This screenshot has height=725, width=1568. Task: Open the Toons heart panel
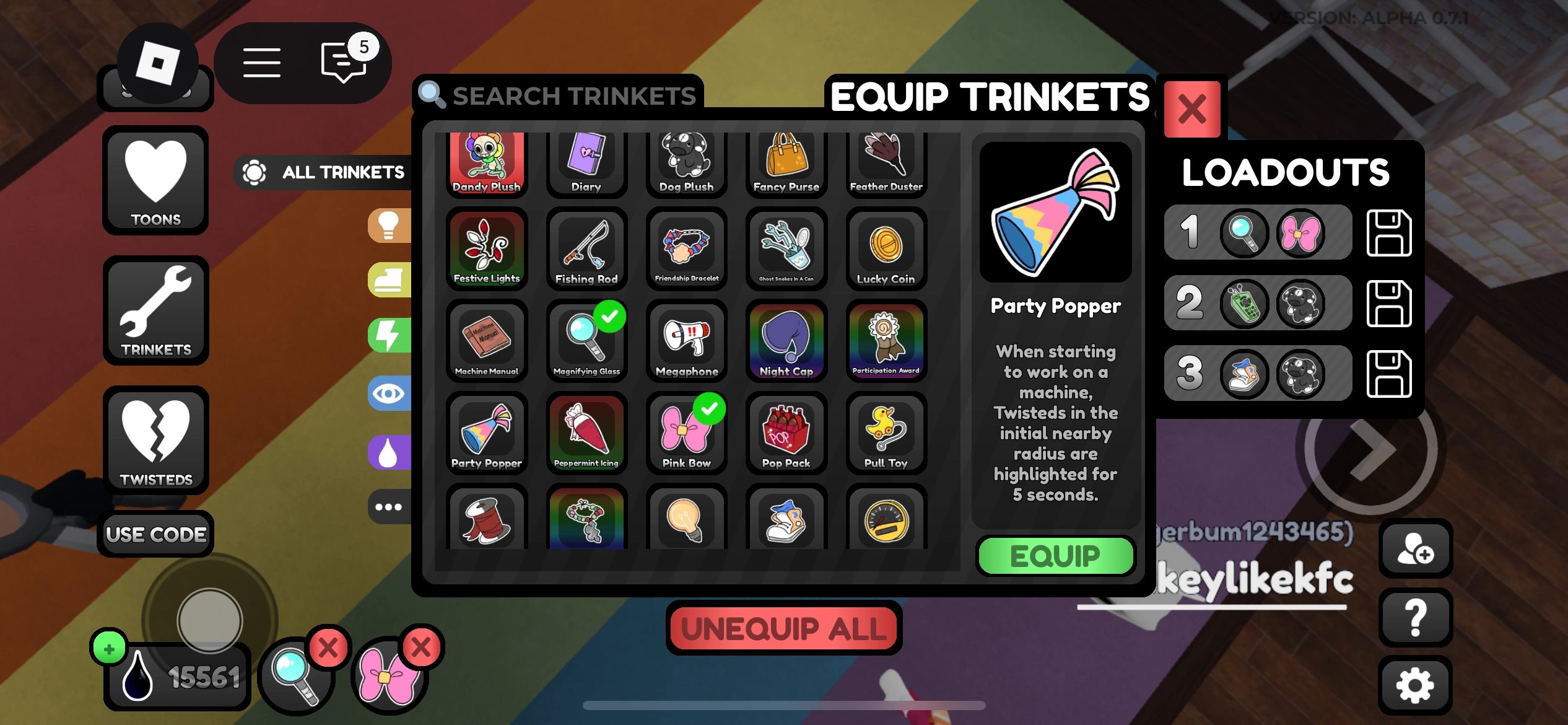[155, 181]
